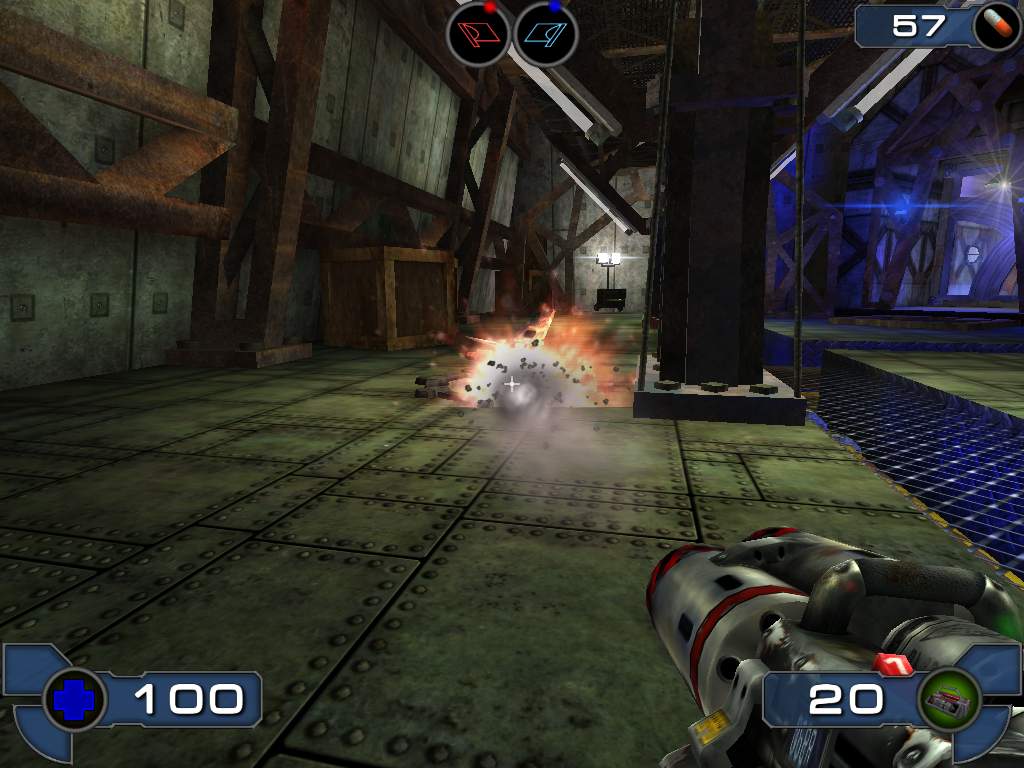Click the blue team flag status icon

[546, 34]
